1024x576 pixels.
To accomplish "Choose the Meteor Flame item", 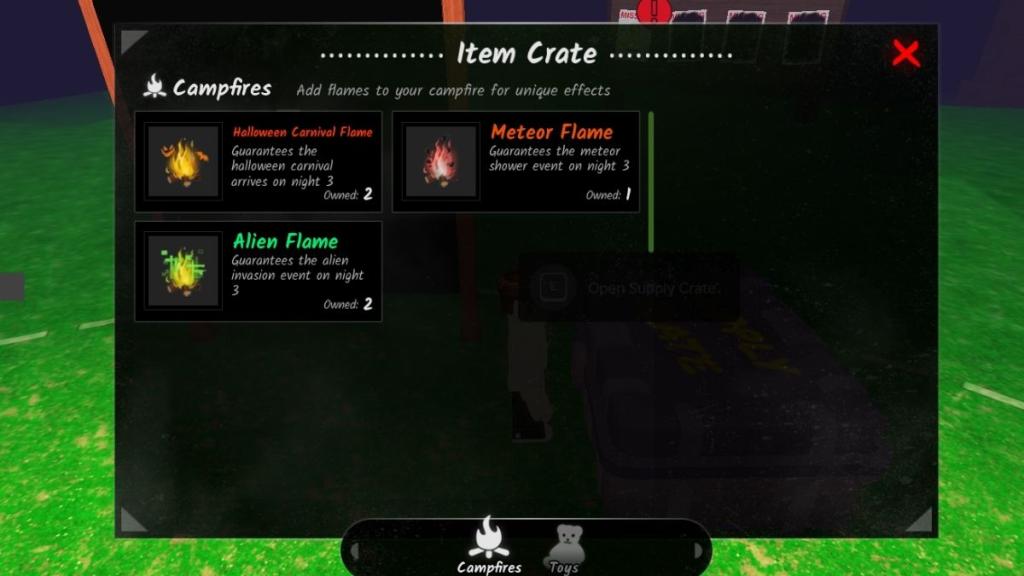I will [x=516, y=161].
